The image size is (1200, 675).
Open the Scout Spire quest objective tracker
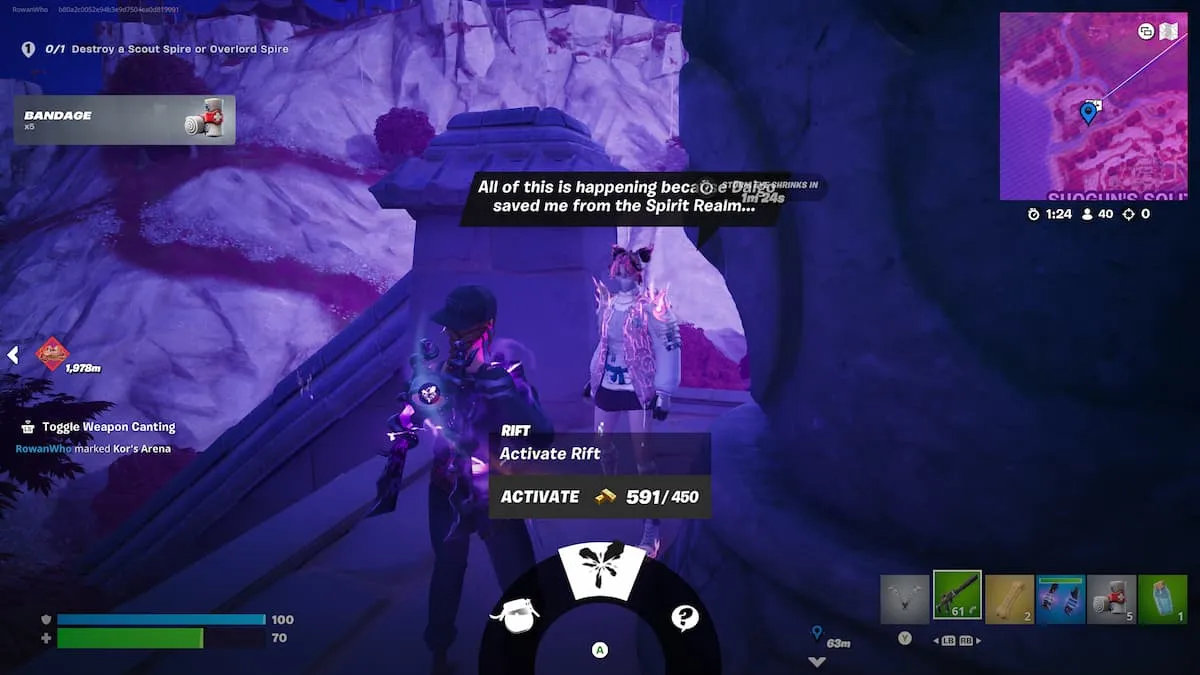(x=157, y=49)
